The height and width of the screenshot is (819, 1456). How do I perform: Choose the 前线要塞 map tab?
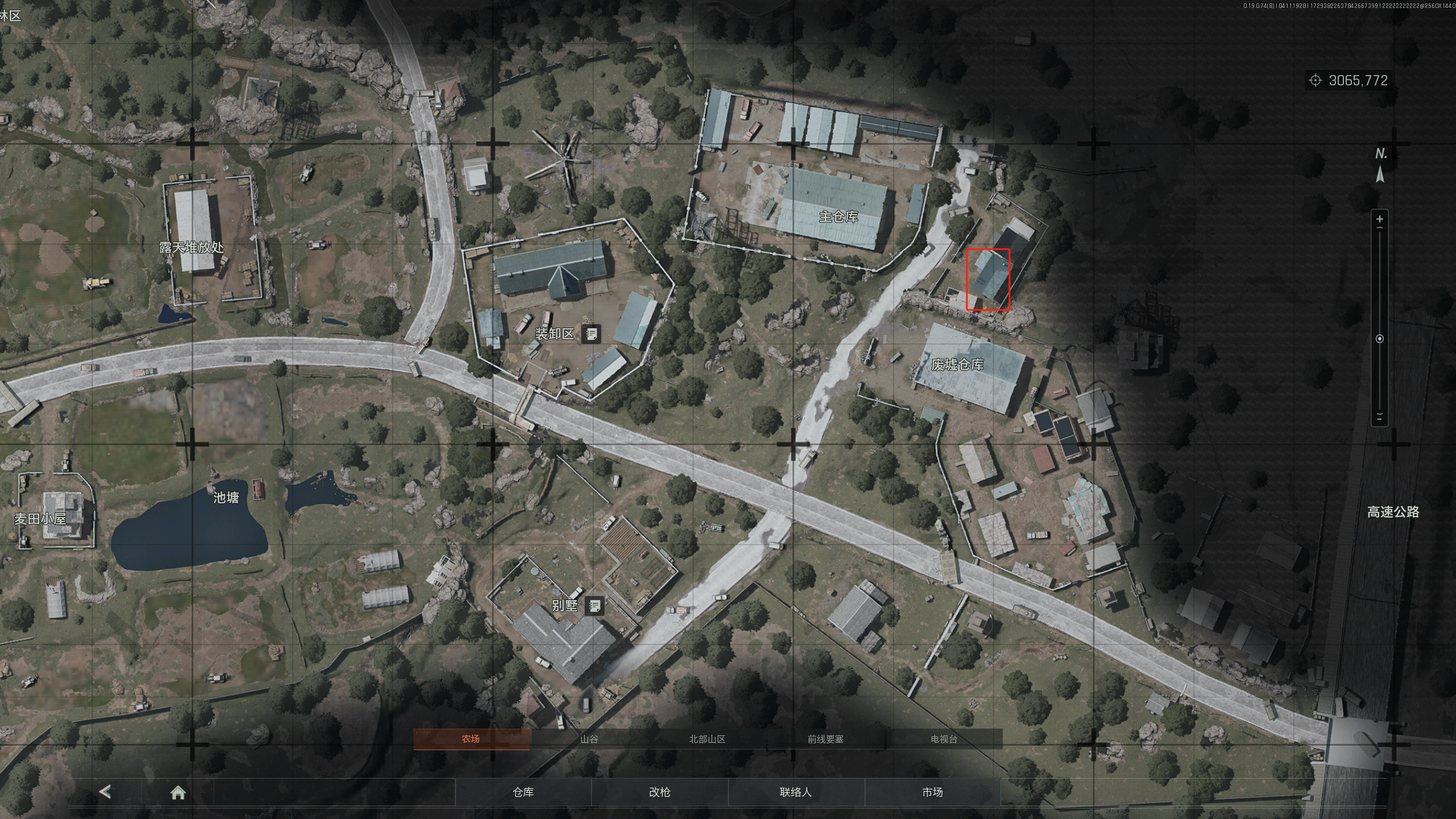click(825, 739)
